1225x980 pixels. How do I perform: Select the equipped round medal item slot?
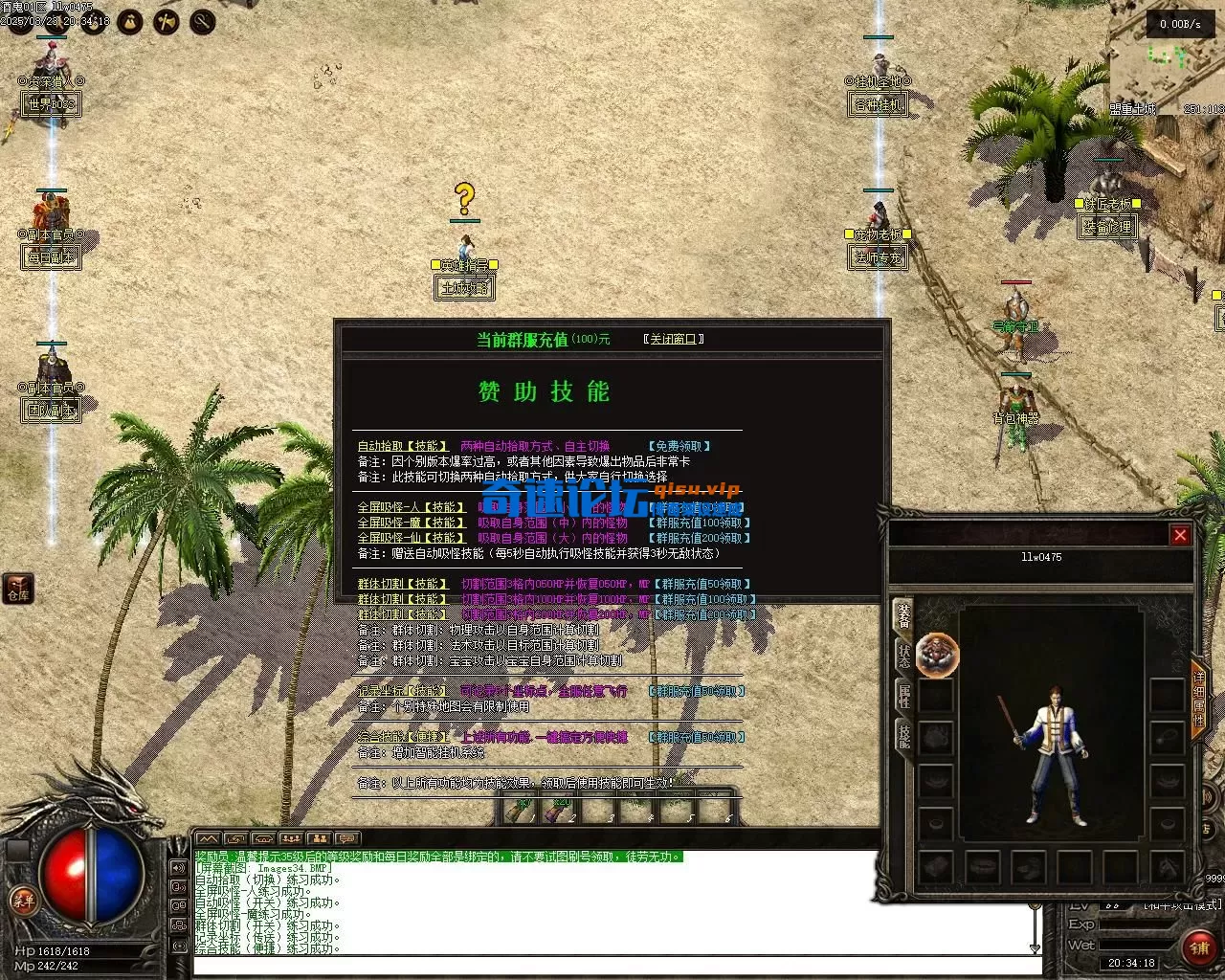click(x=937, y=655)
